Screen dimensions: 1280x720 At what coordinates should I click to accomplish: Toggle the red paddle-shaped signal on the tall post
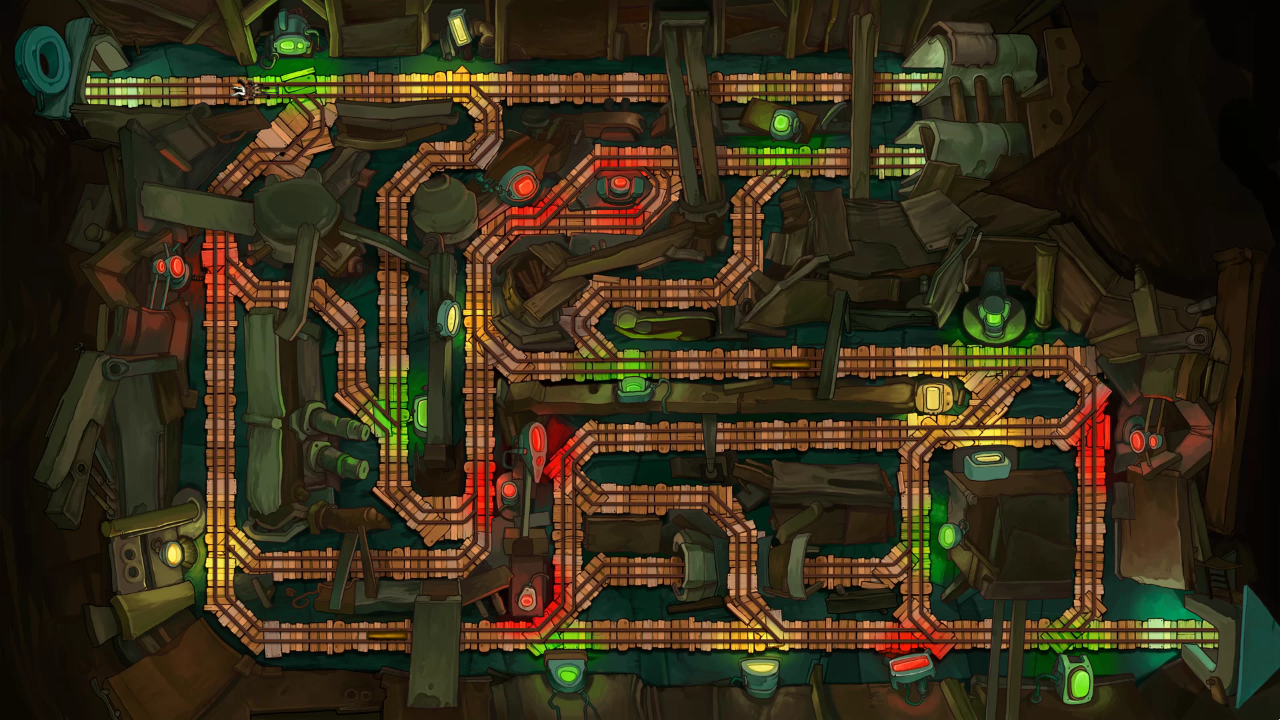[x=536, y=440]
